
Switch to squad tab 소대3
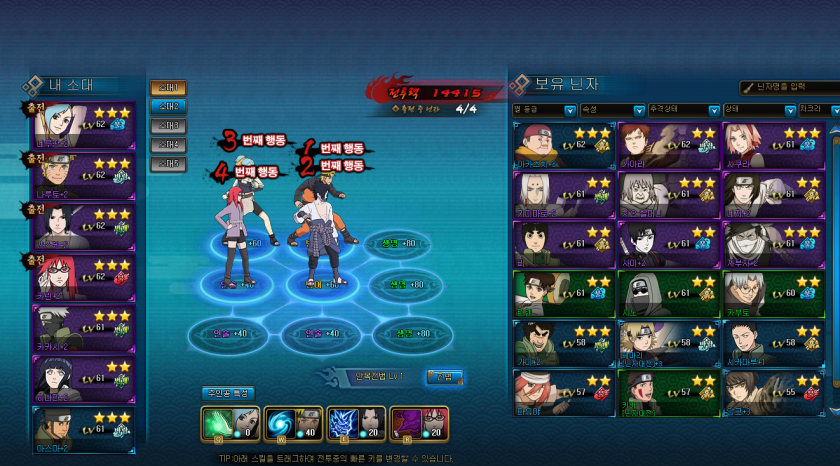(x=168, y=126)
